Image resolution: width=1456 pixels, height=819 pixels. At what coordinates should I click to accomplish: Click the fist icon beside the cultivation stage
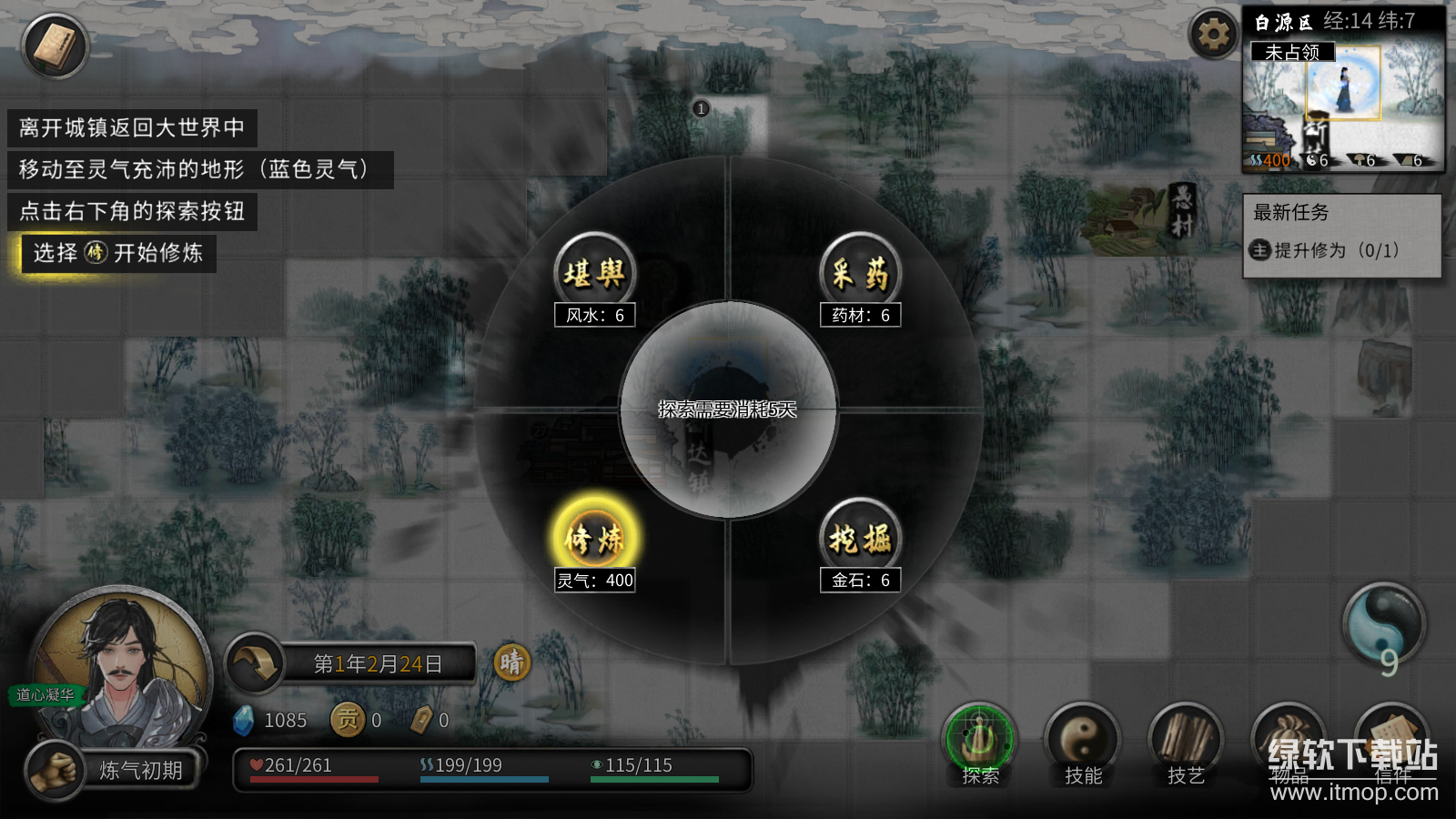[x=55, y=770]
